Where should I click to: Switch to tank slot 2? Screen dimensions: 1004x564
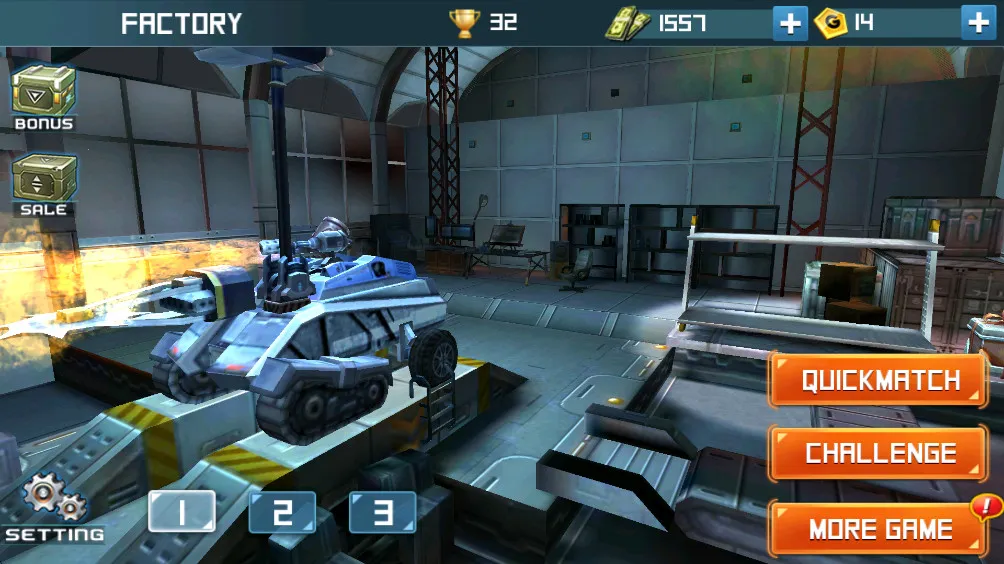(282, 512)
